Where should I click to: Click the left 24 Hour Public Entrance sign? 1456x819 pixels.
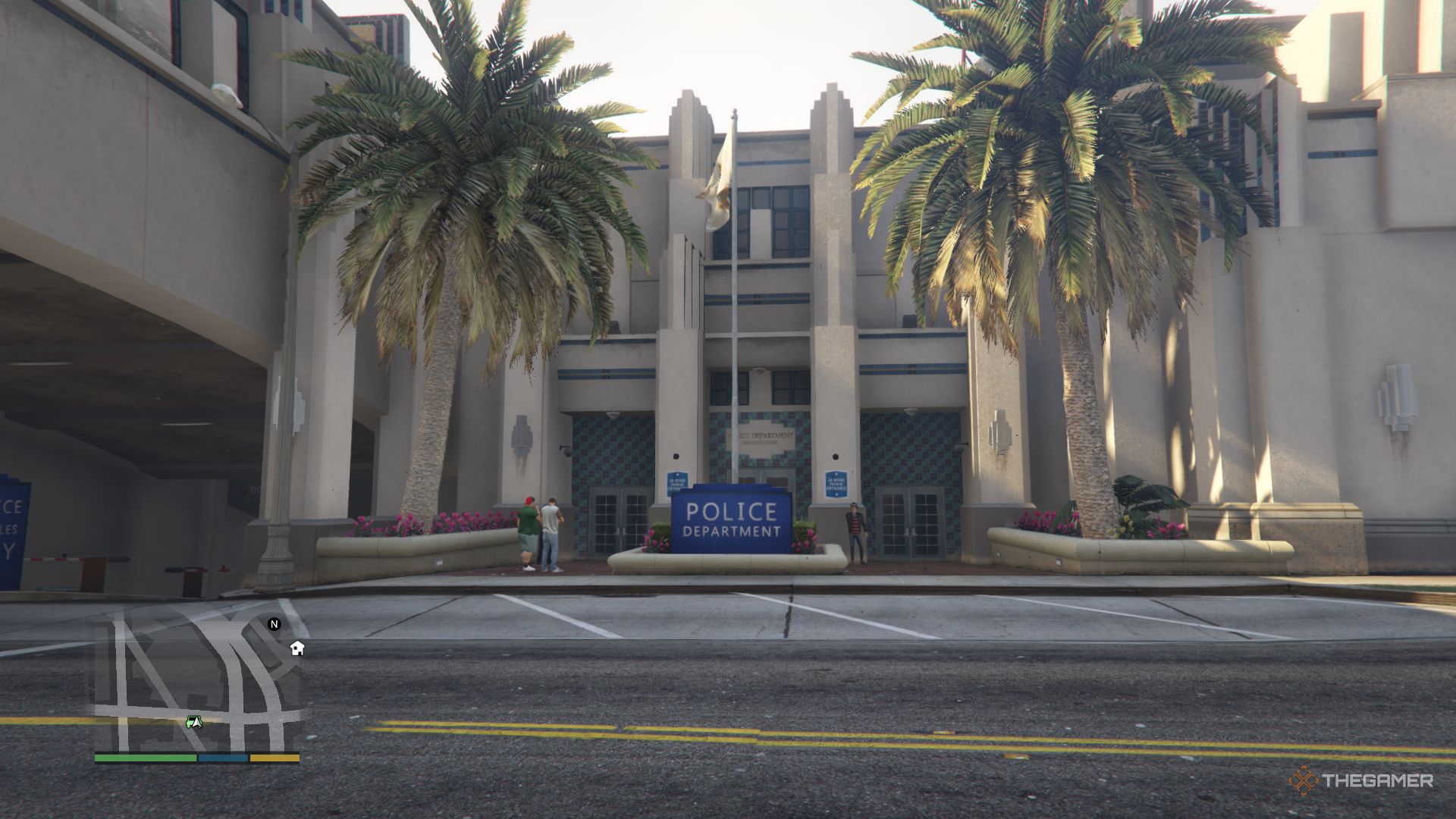[x=678, y=483]
